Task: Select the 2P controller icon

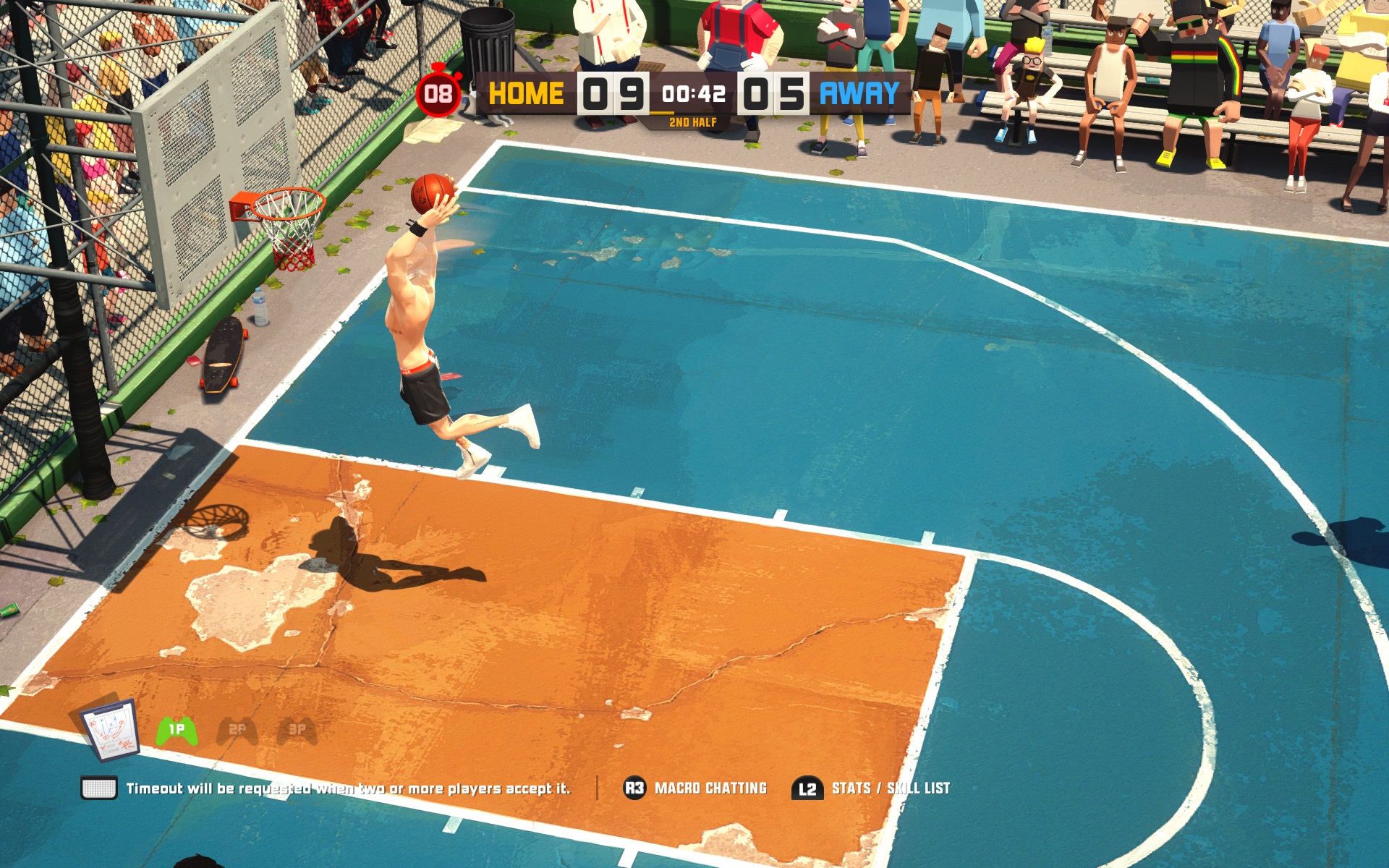Action: point(237,731)
